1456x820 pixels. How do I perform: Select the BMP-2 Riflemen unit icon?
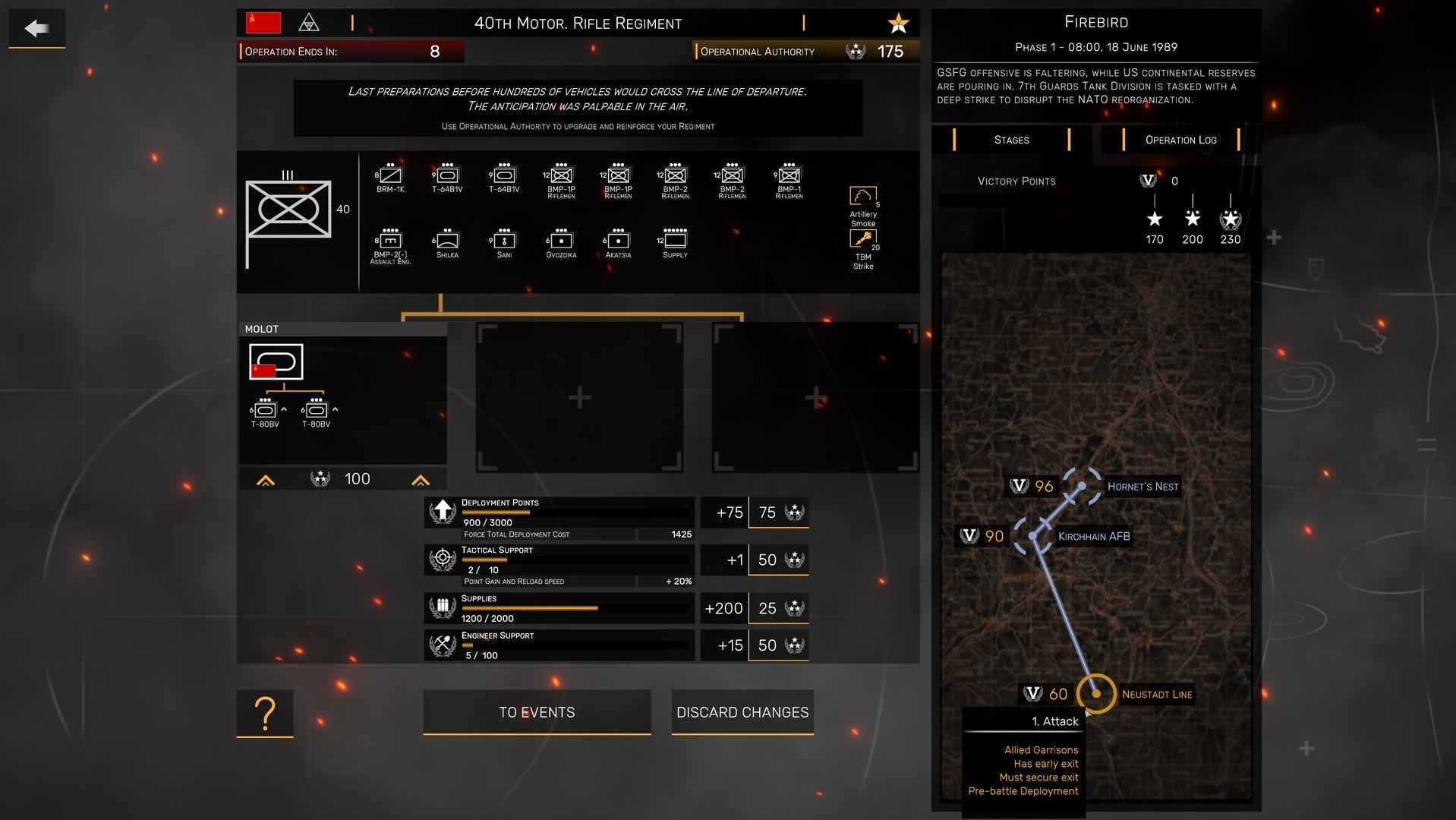coord(674,176)
